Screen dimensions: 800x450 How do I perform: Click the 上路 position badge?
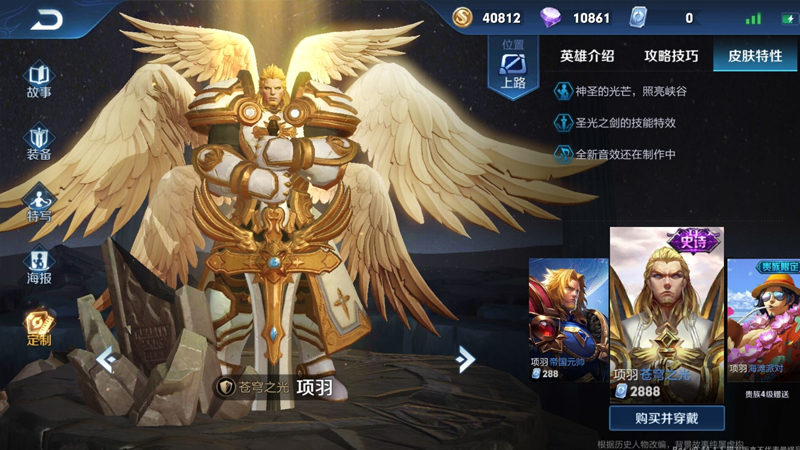tap(513, 69)
